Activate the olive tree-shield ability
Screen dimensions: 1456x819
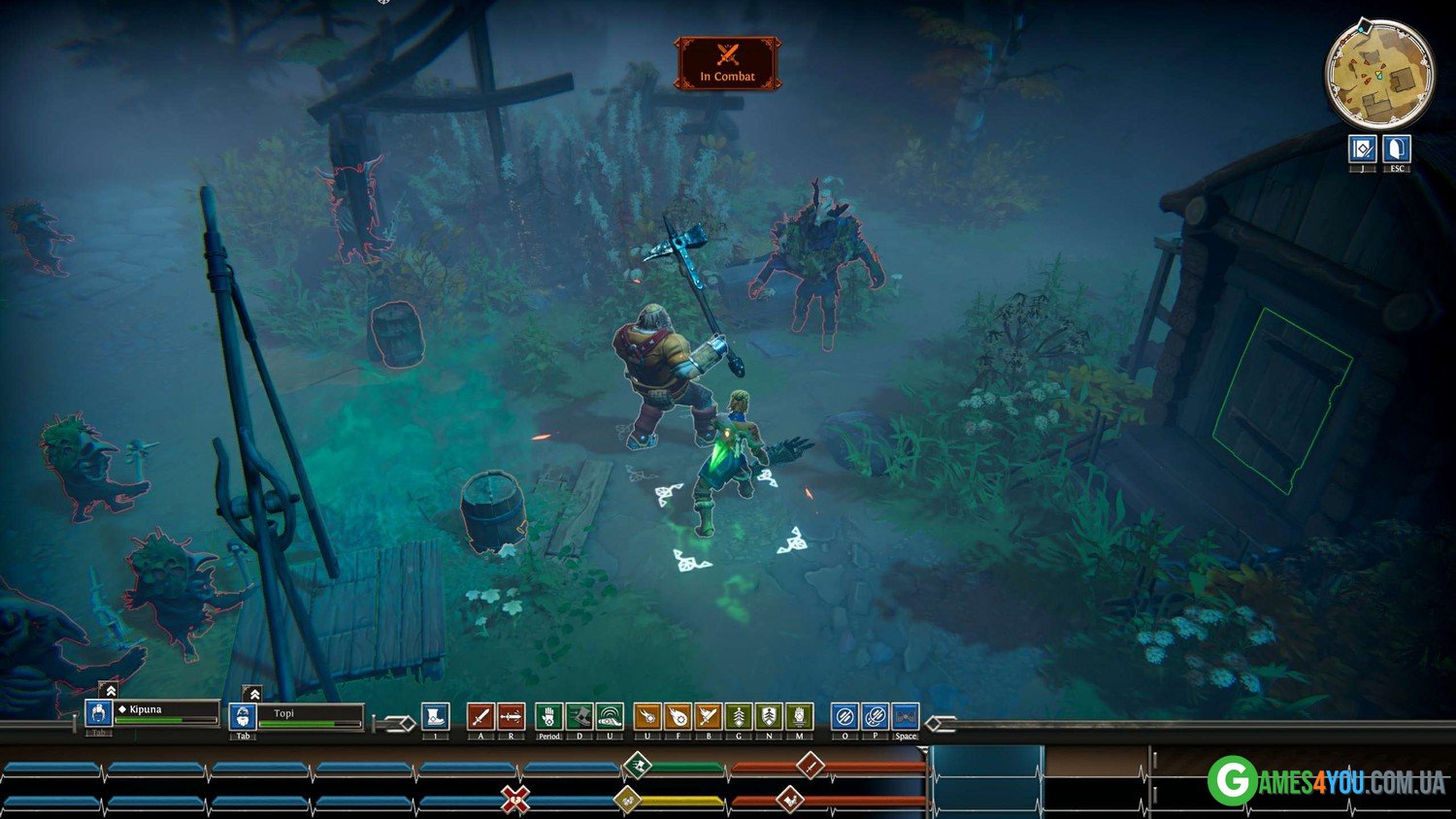click(769, 717)
